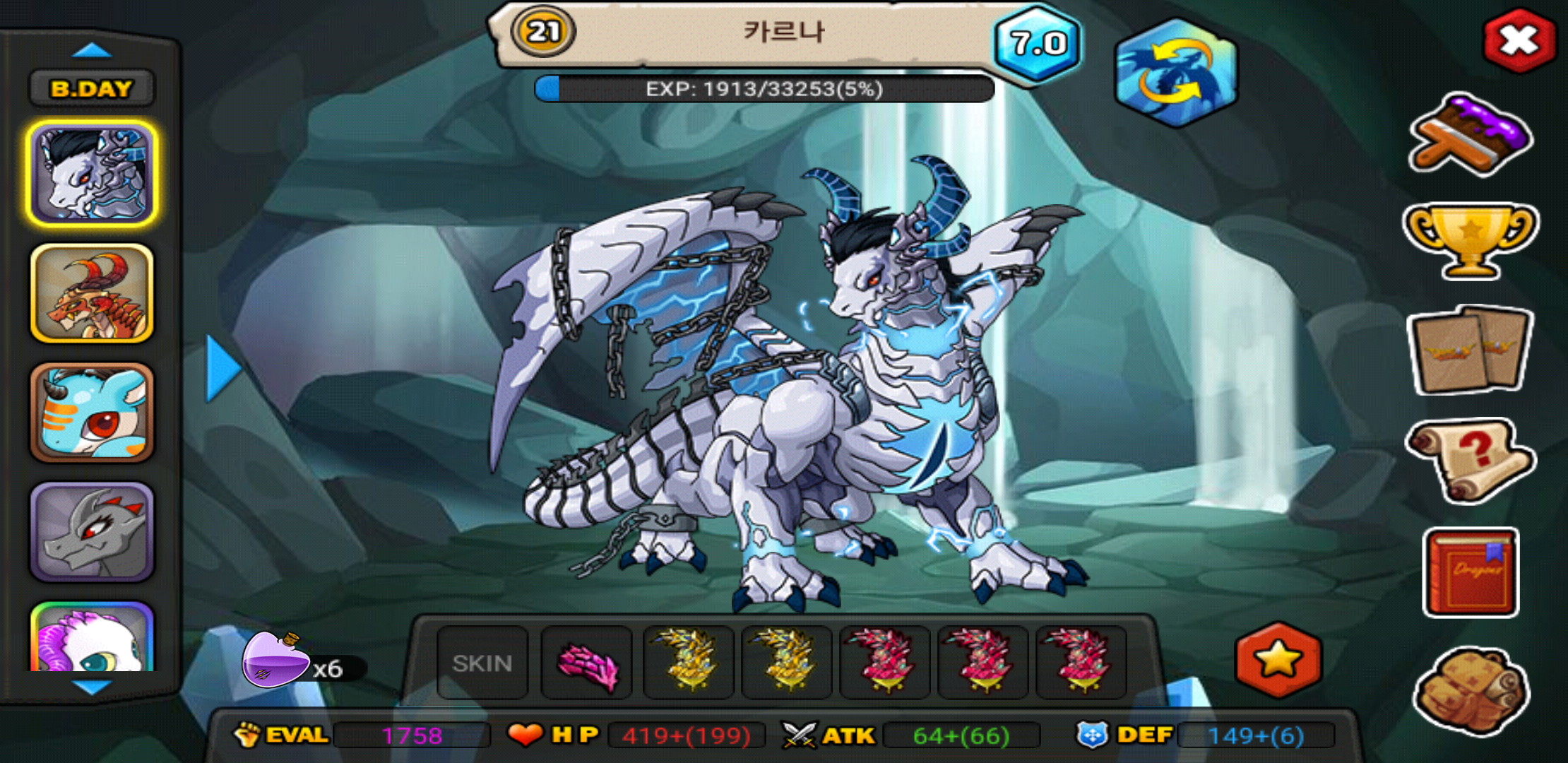
Task: Click the SKIN slot
Action: point(482,663)
